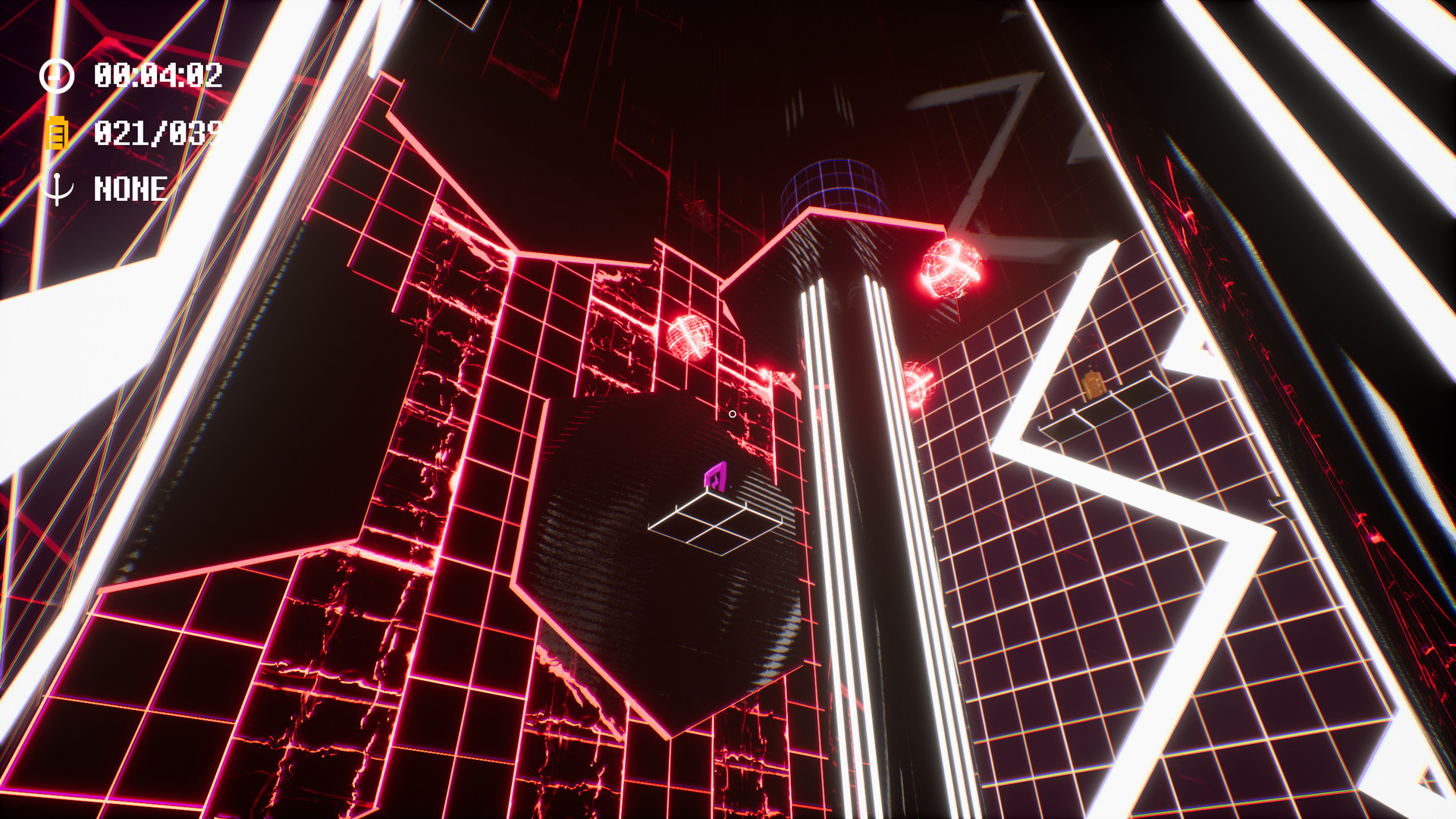Select the yellow battery icon in the HUD
Image resolution: width=1456 pixels, height=819 pixels.
tap(58, 133)
